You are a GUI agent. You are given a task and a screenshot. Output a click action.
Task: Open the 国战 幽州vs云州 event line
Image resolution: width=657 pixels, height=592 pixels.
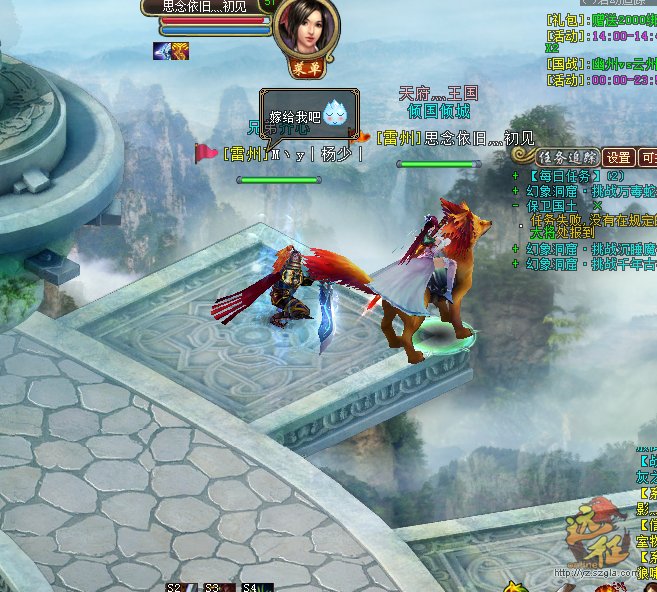click(x=600, y=64)
